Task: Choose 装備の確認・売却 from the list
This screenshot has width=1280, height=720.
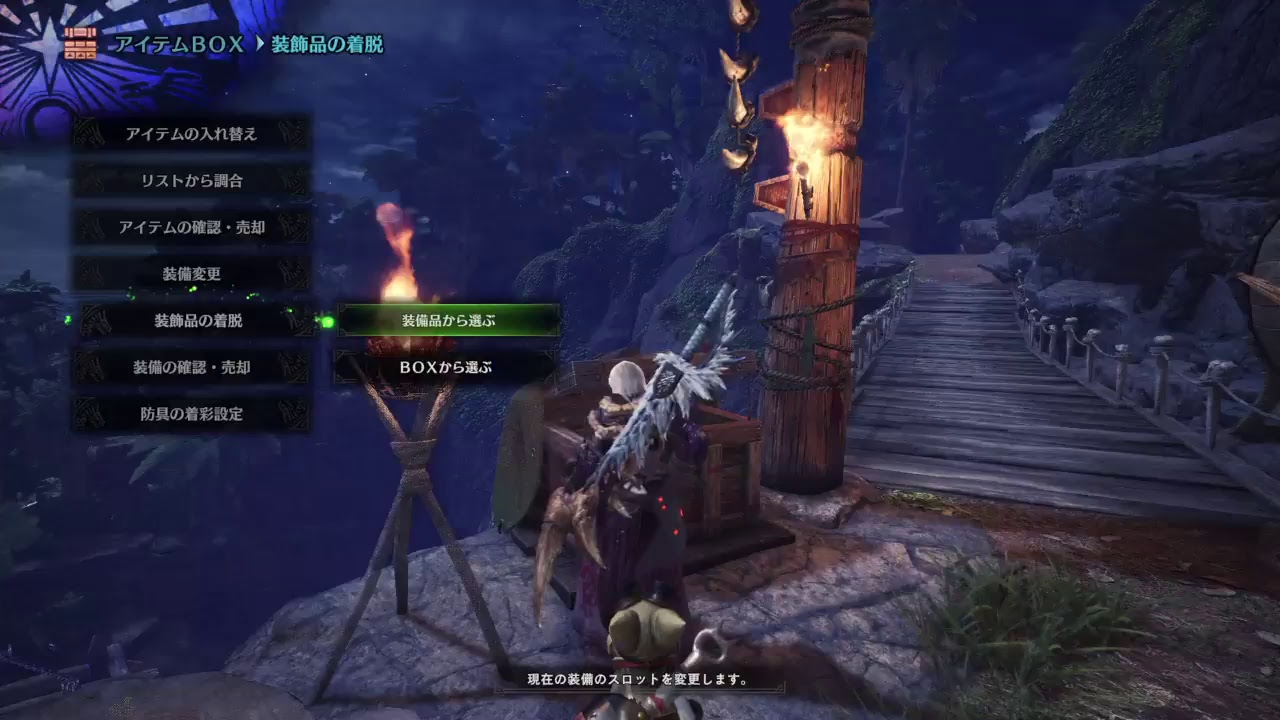Action: pyautogui.click(x=190, y=368)
